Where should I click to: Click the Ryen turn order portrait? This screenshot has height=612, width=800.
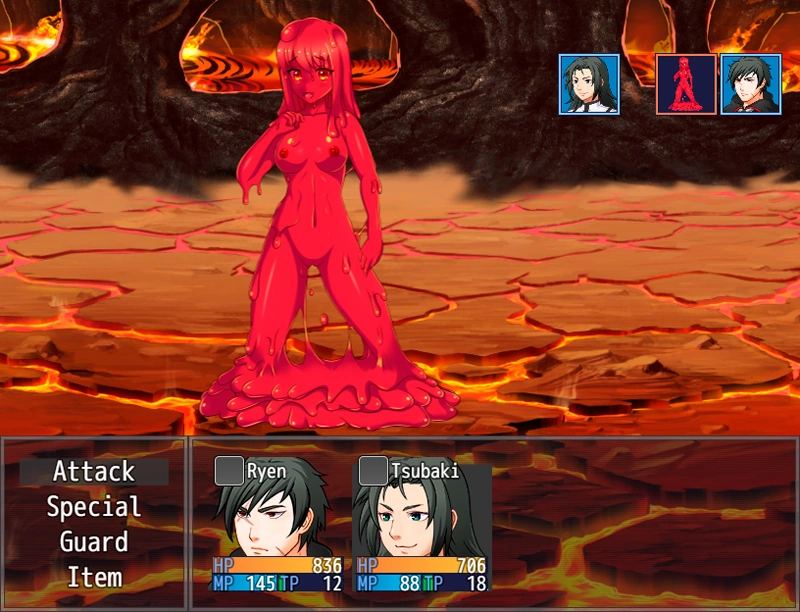click(750, 84)
